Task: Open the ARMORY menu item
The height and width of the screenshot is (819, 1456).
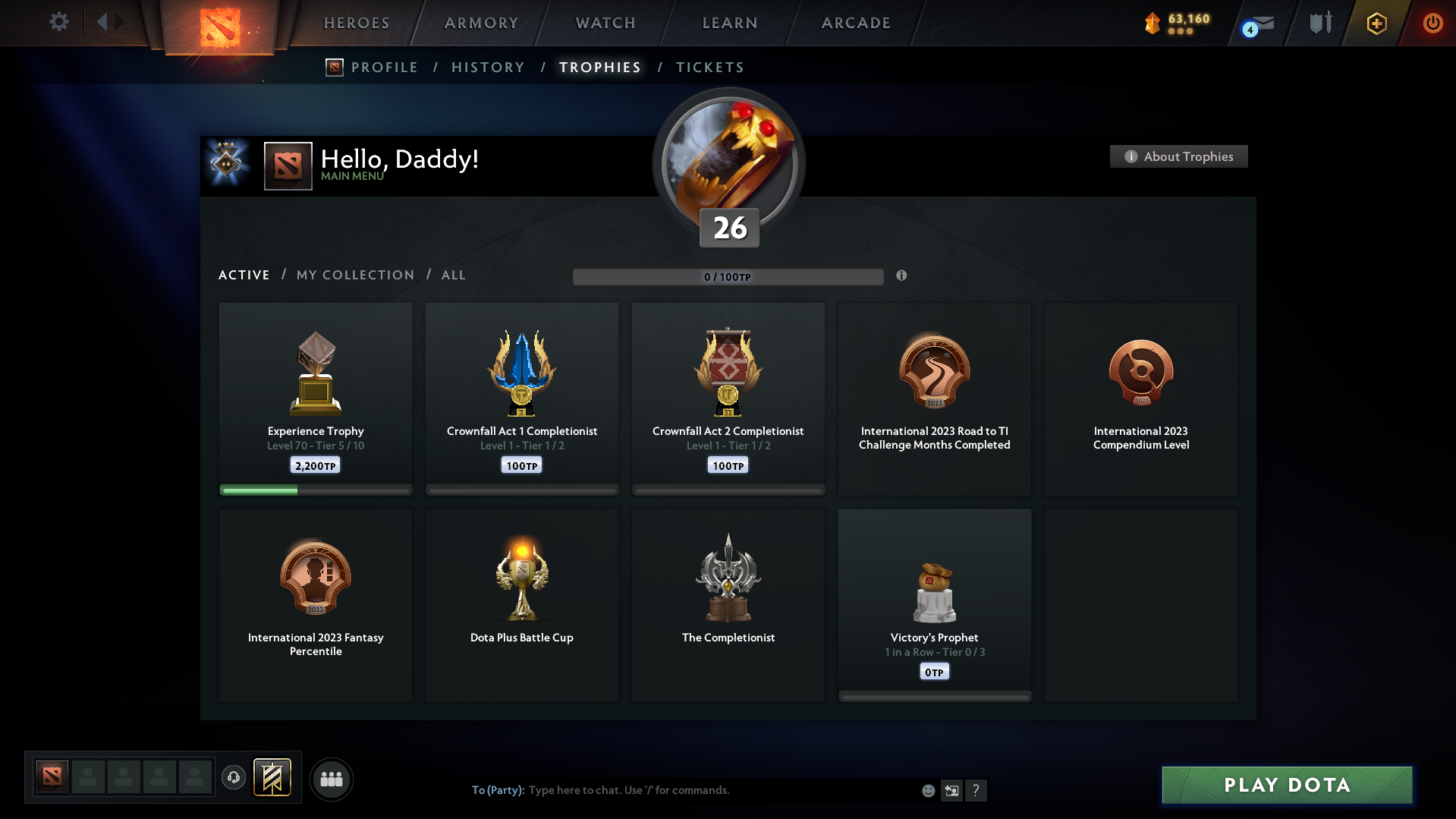Action: point(481,23)
